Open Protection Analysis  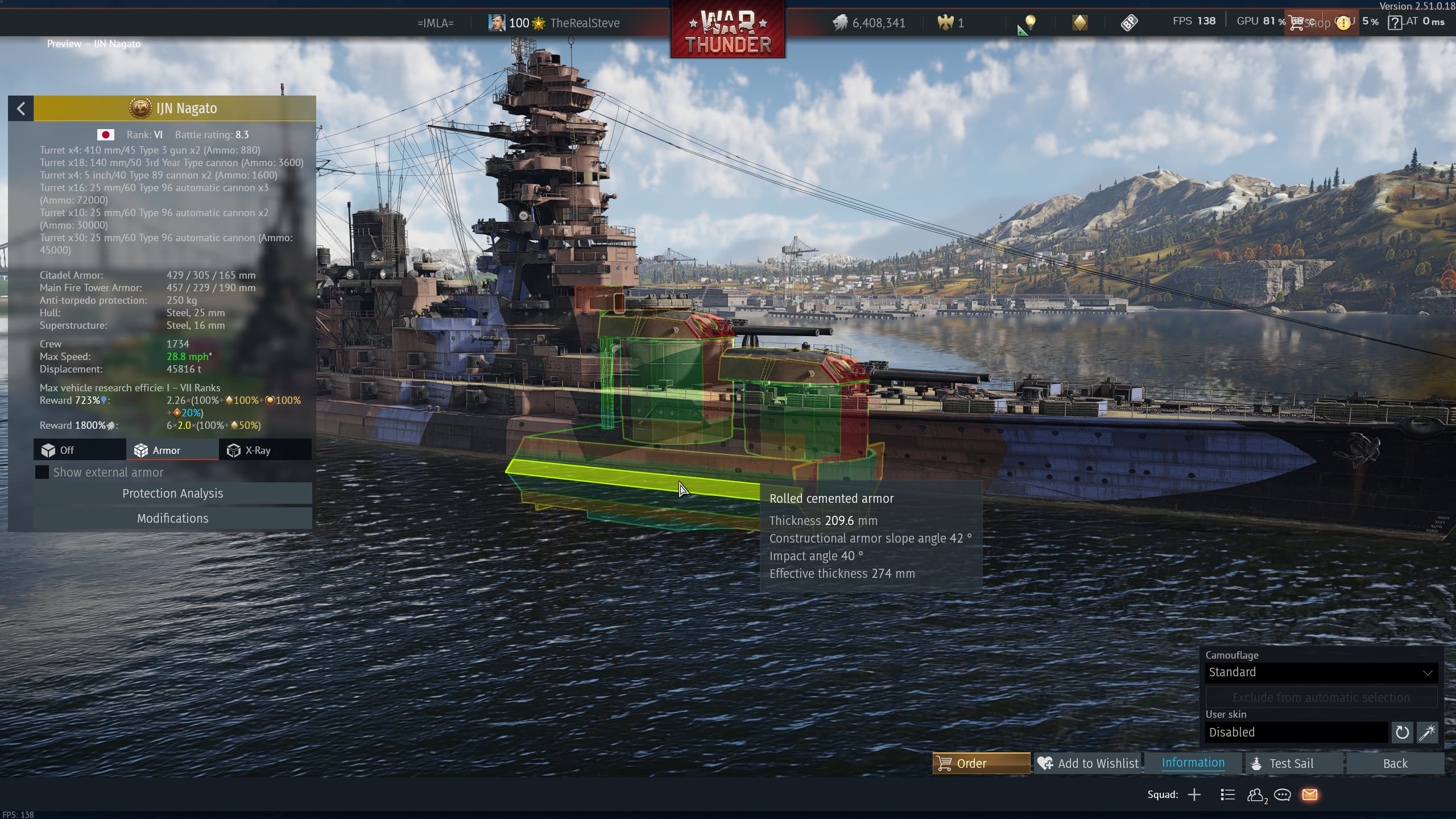click(172, 493)
